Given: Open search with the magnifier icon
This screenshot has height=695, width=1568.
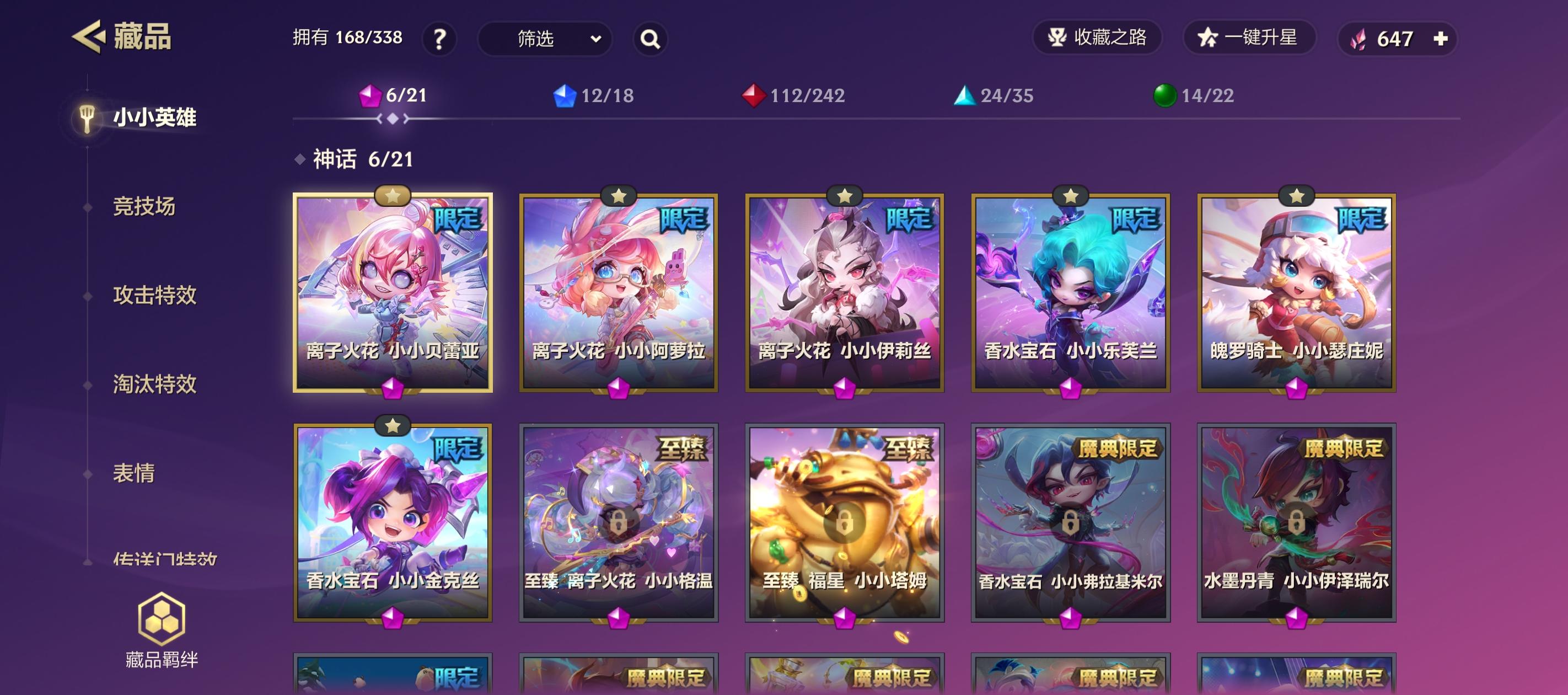Looking at the screenshot, I should coord(649,39).
